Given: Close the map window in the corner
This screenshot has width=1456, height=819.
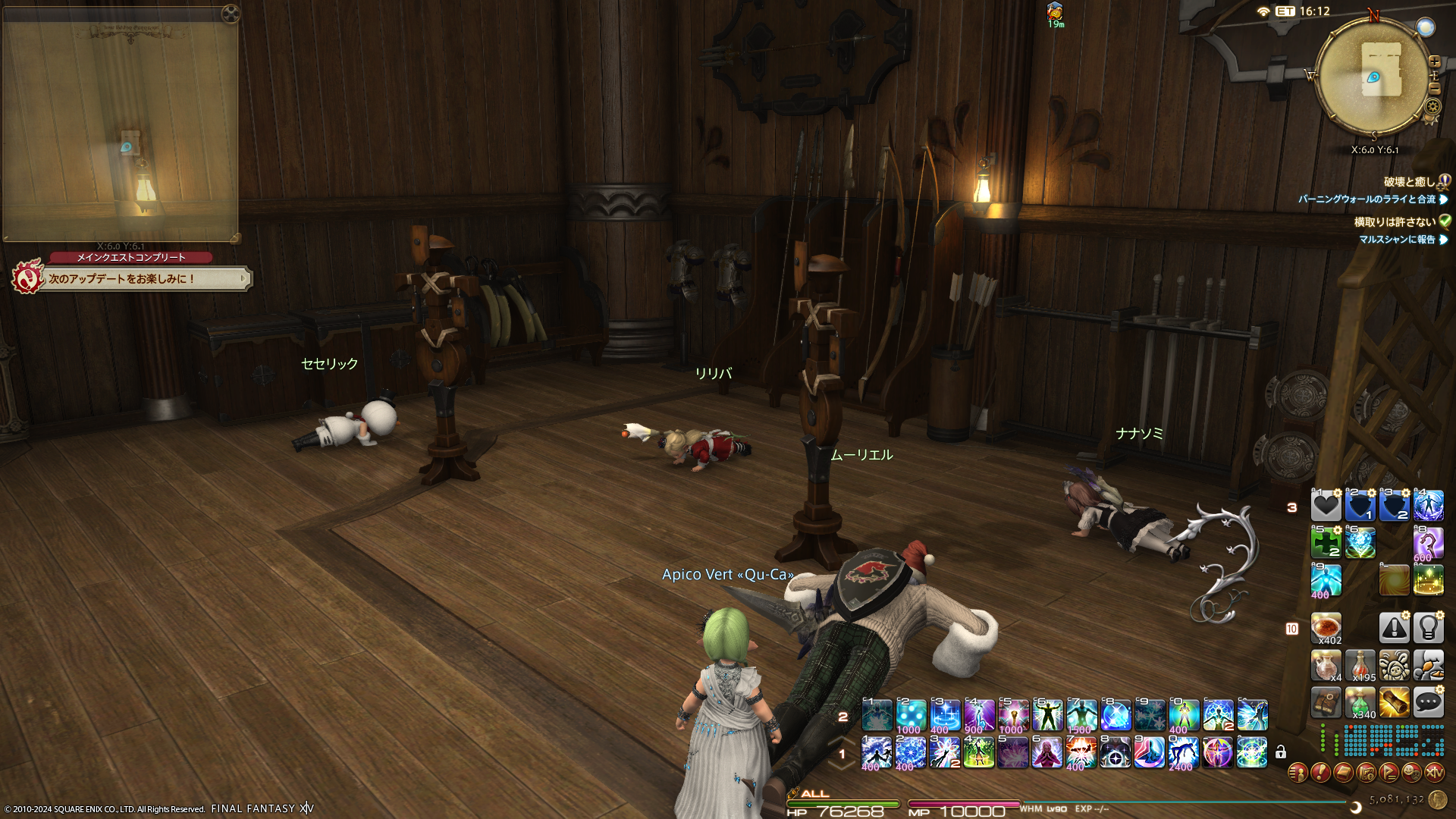Looking at the screenshot, I should [x=231, y=13].
